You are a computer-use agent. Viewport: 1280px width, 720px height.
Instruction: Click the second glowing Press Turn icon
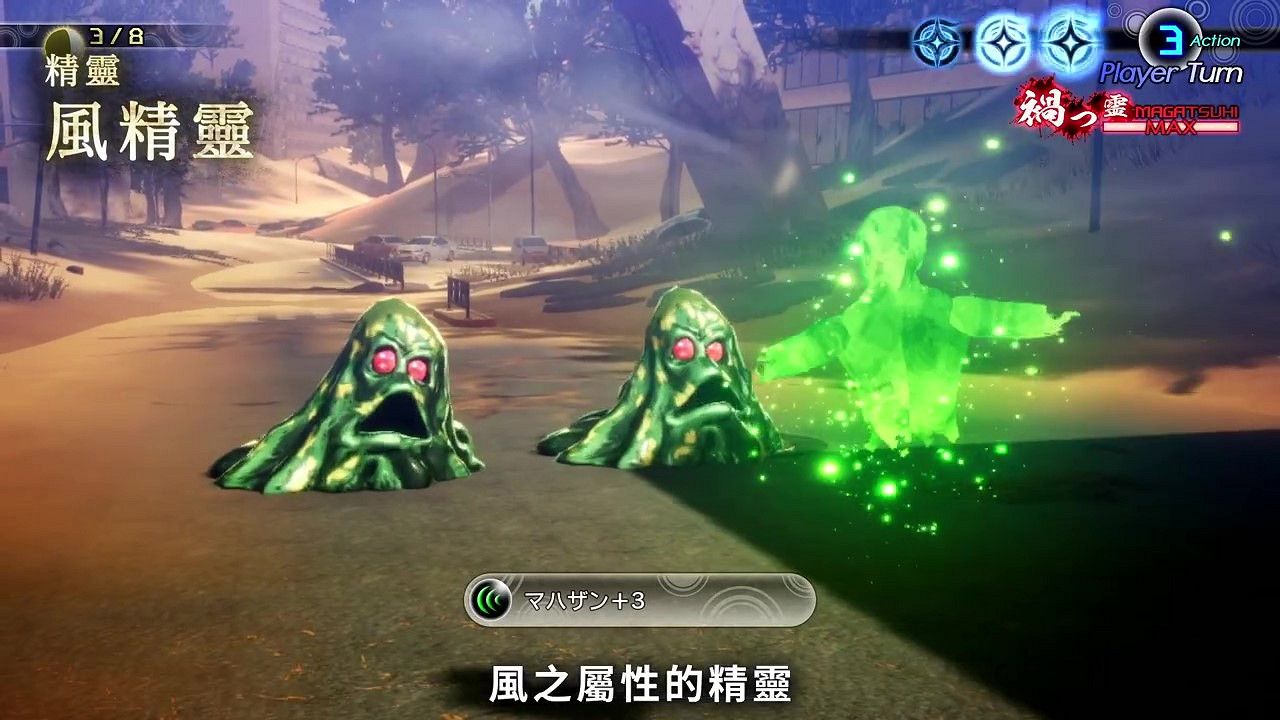pos(1005,40)
